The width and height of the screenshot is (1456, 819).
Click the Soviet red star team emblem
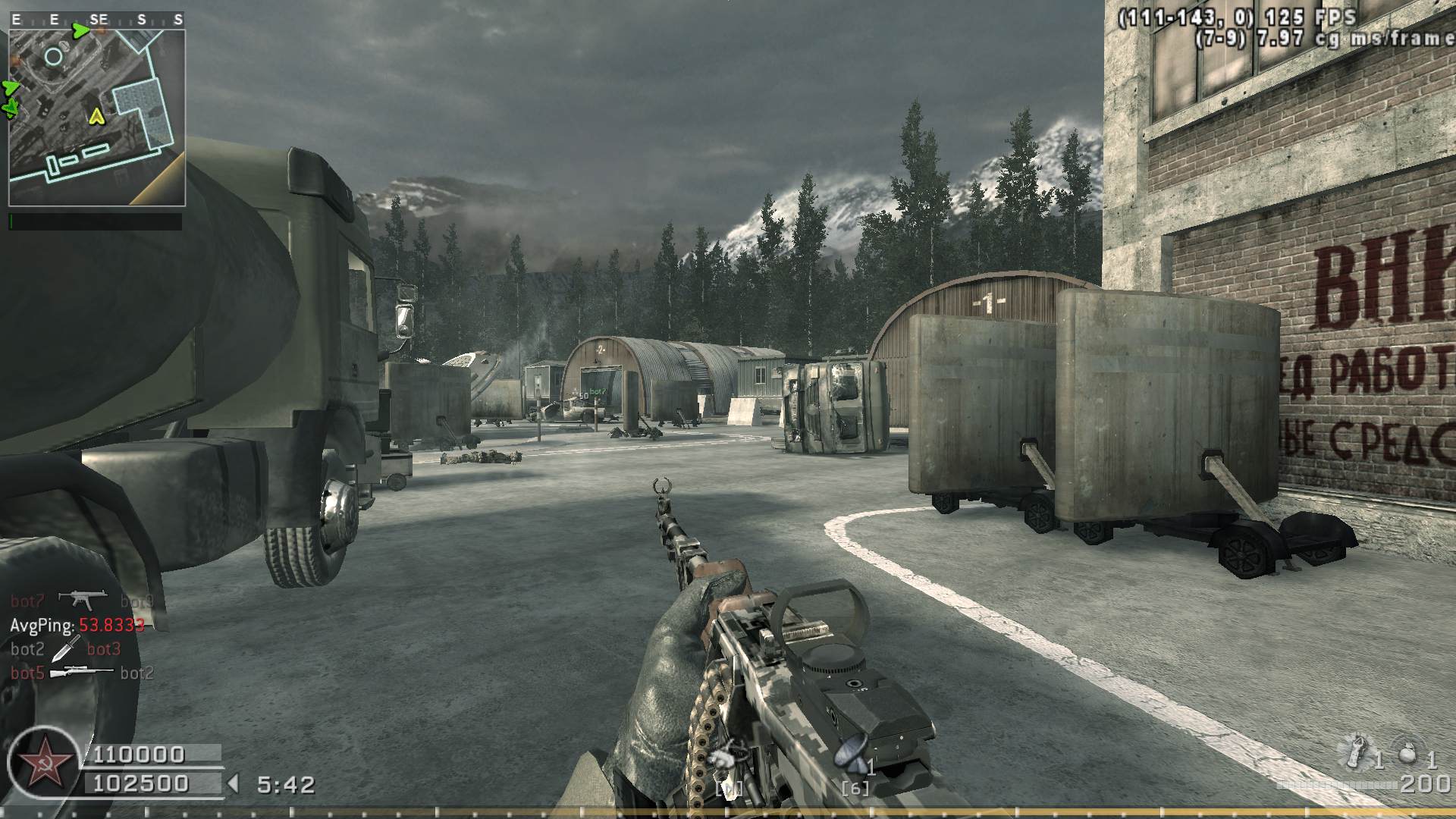[x=42, y=761]
